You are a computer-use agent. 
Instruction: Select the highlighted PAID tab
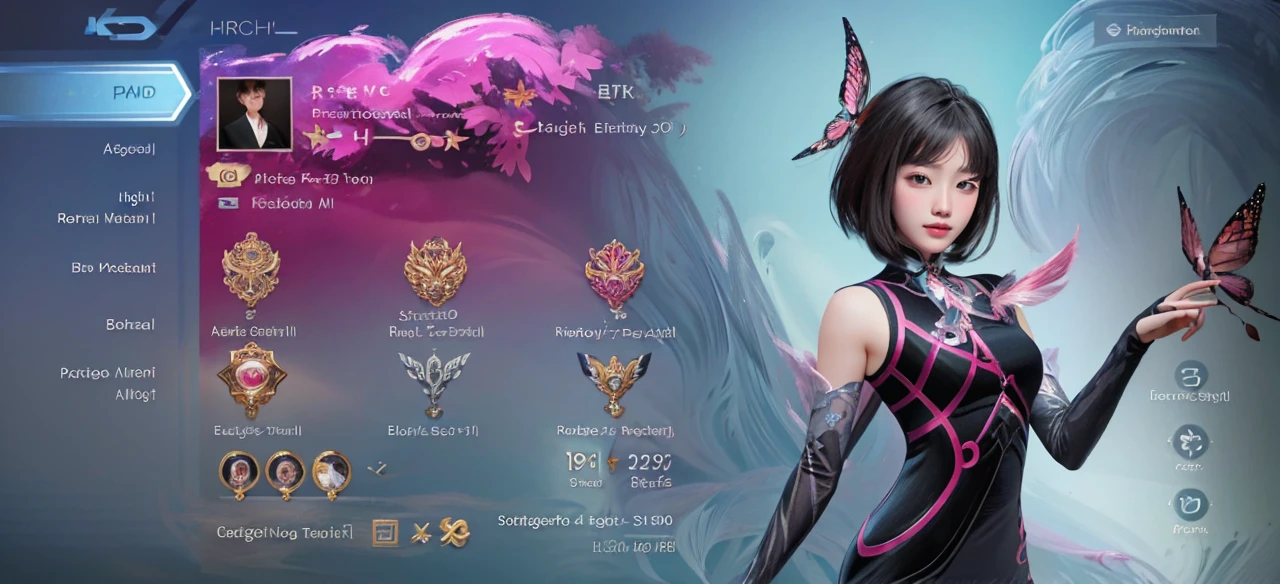tap(95, 93)
